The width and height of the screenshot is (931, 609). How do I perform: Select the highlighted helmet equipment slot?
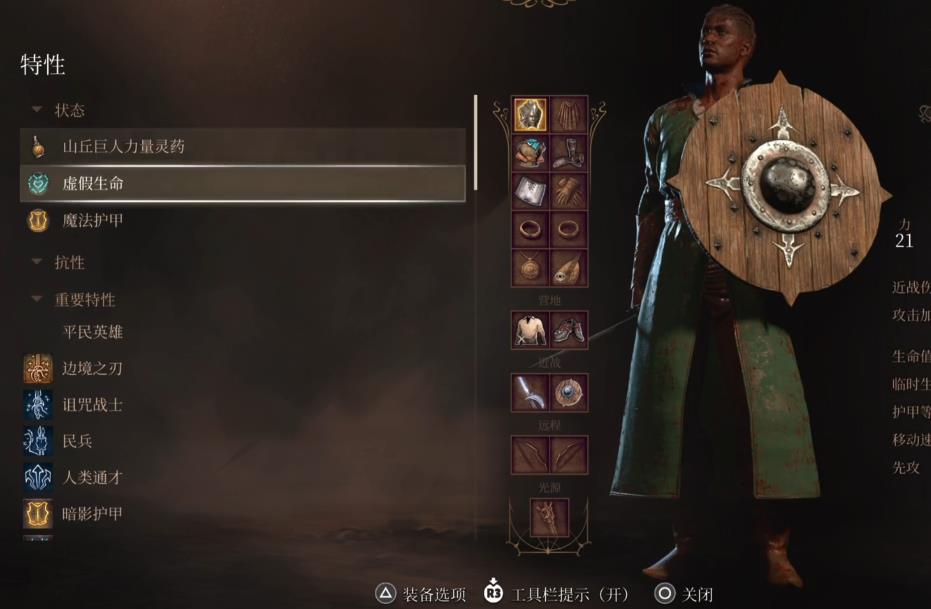pyautogui.click(x=530, y=115)
